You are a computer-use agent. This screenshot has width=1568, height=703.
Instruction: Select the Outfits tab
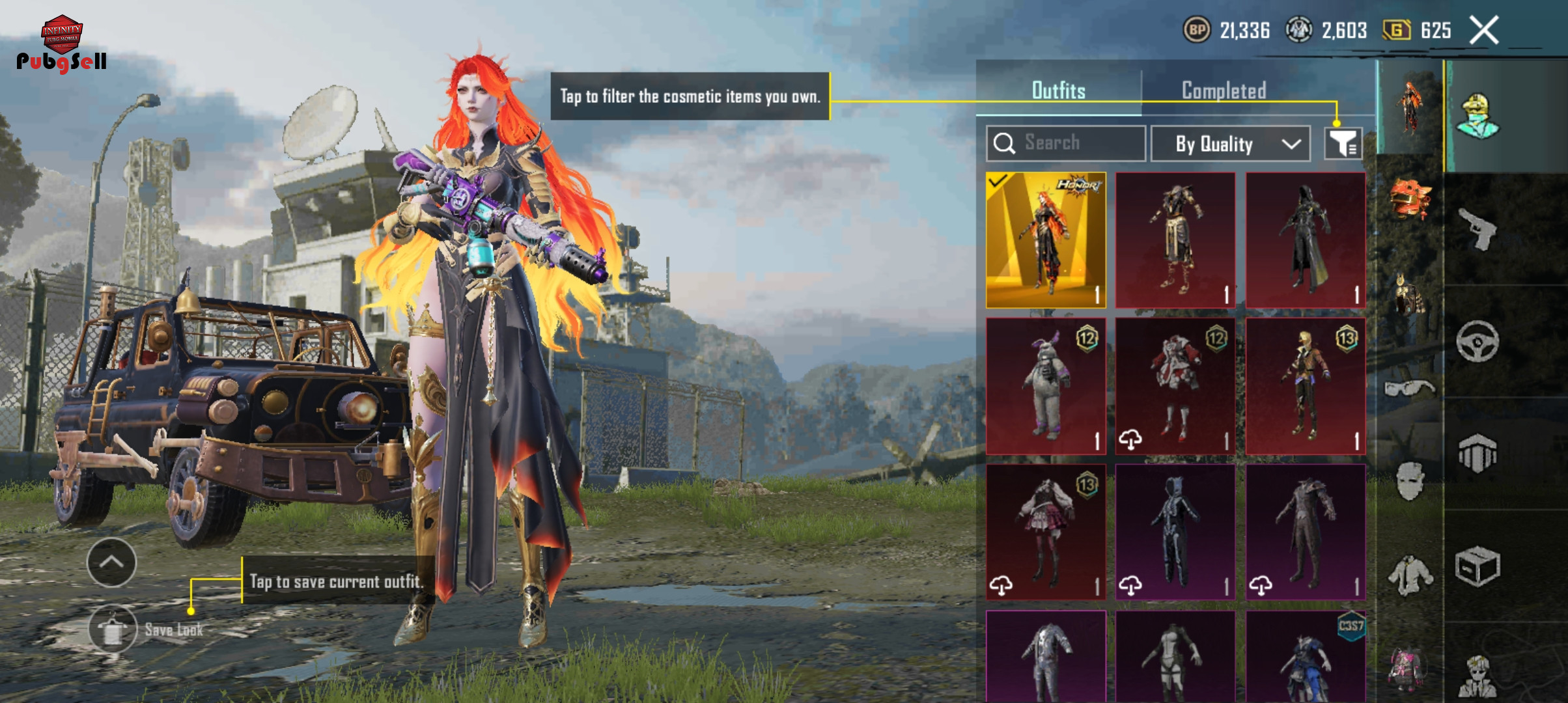[1058, 90]
